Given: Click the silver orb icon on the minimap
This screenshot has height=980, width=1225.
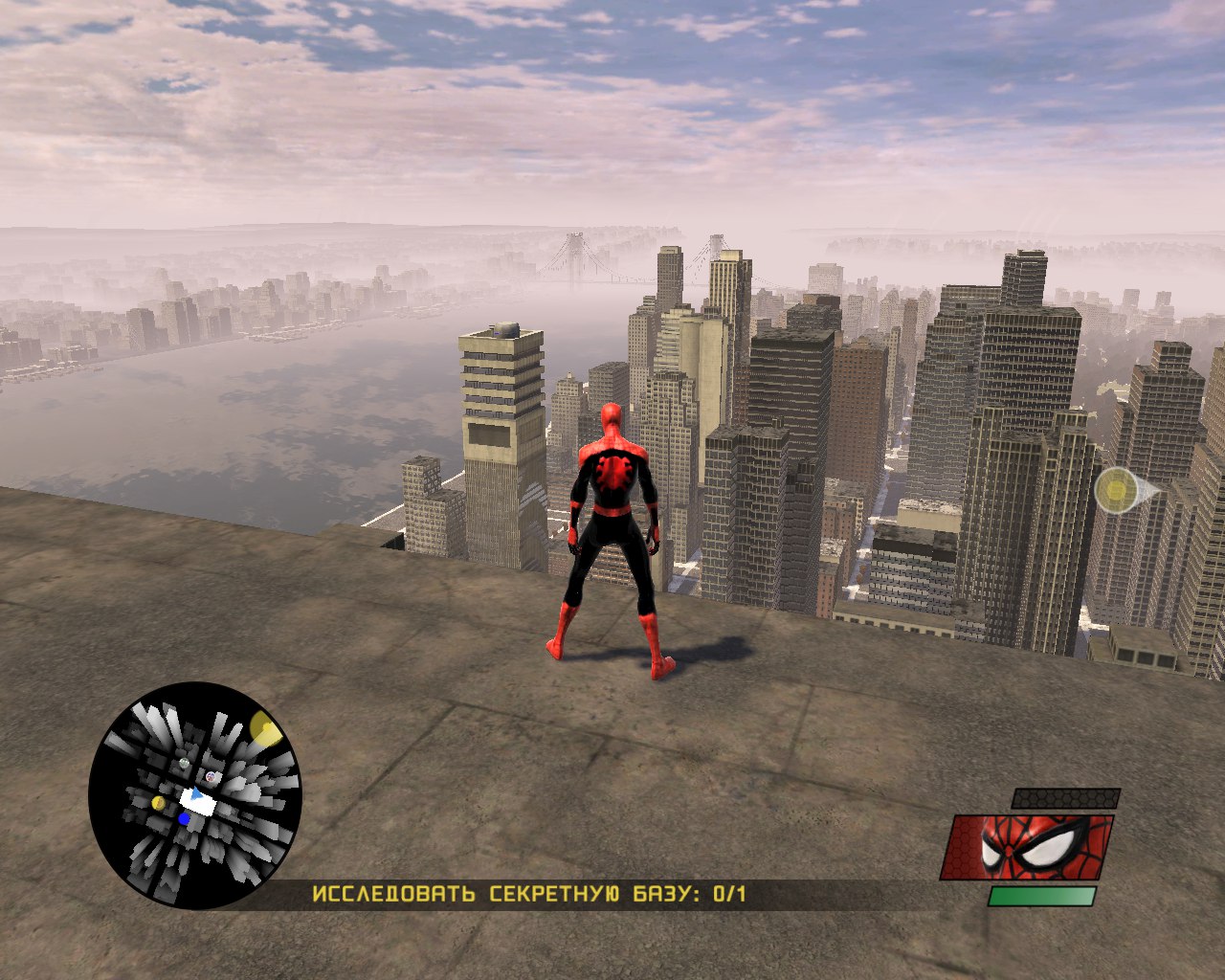Looking at the screenshot, I should (184, 763).
